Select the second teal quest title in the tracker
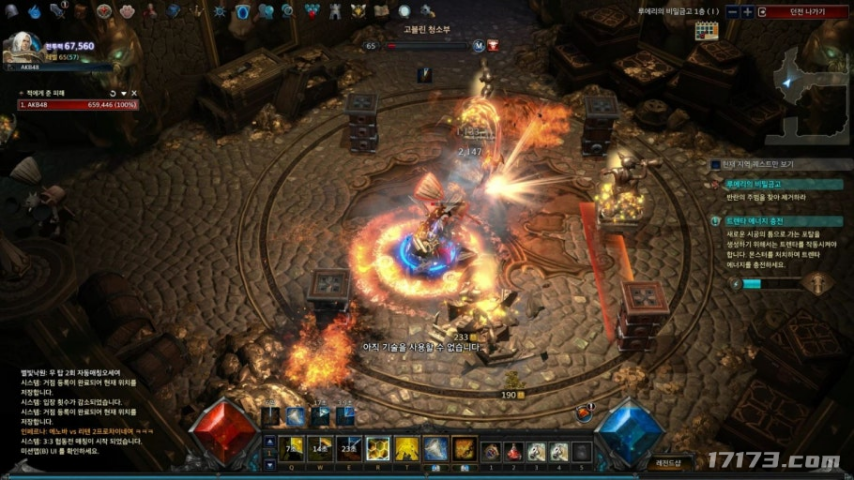This screenshot has width=854, height=480. tap(758, 220)
